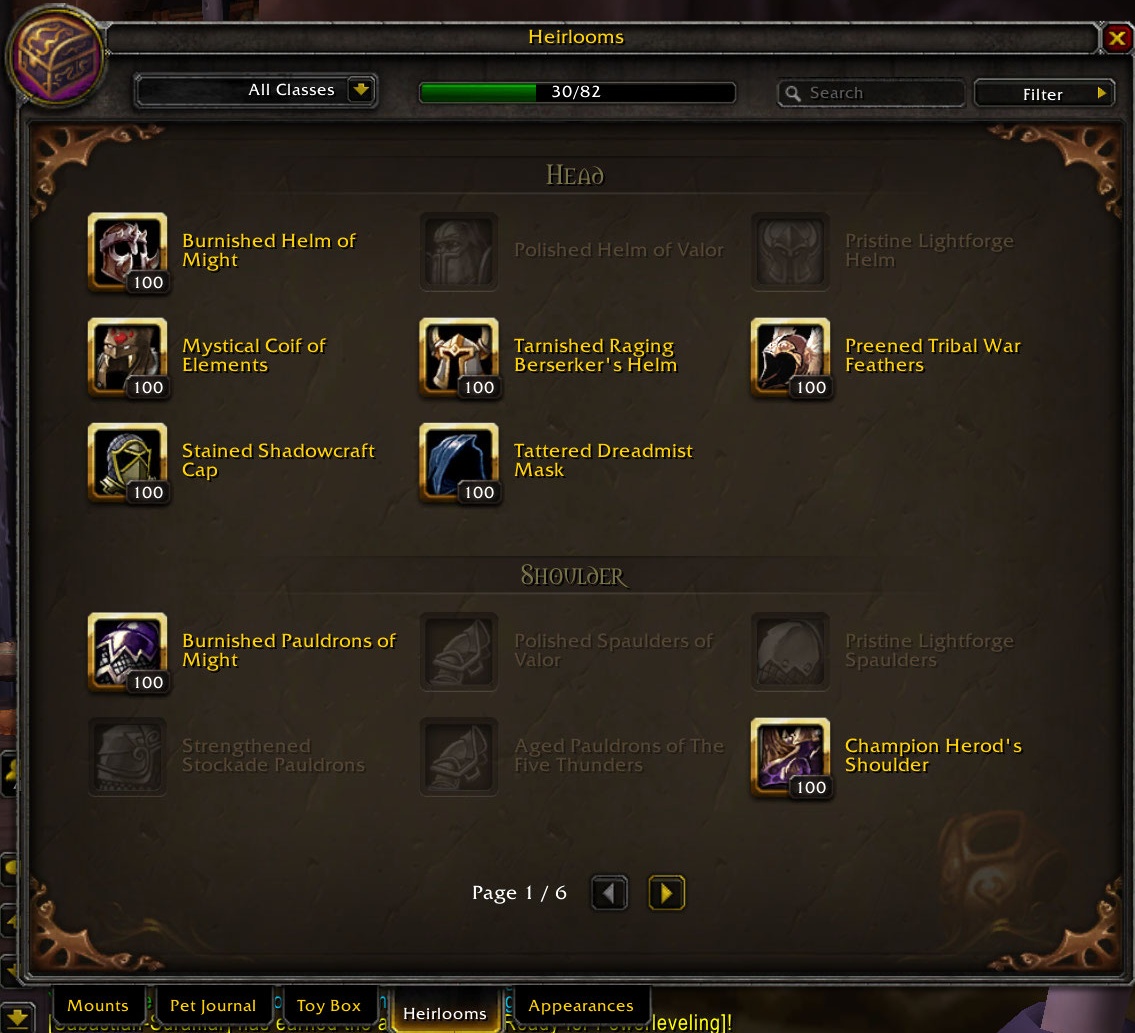Select Burnished Pauldrons of Might icon
1135x1033 pixels.
128,651
